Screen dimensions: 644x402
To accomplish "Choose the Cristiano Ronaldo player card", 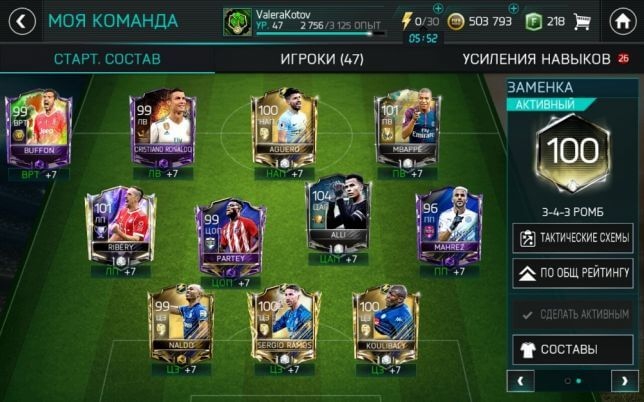I will tap(160, 130).
